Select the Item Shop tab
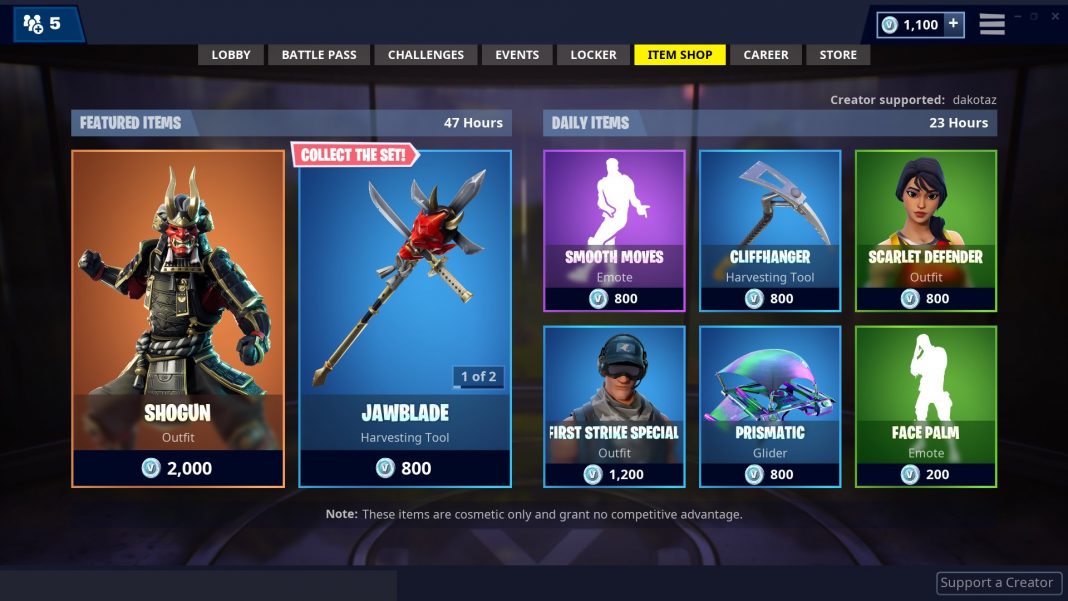Viewport: 1068px width, 601px height. coord(680,55)
